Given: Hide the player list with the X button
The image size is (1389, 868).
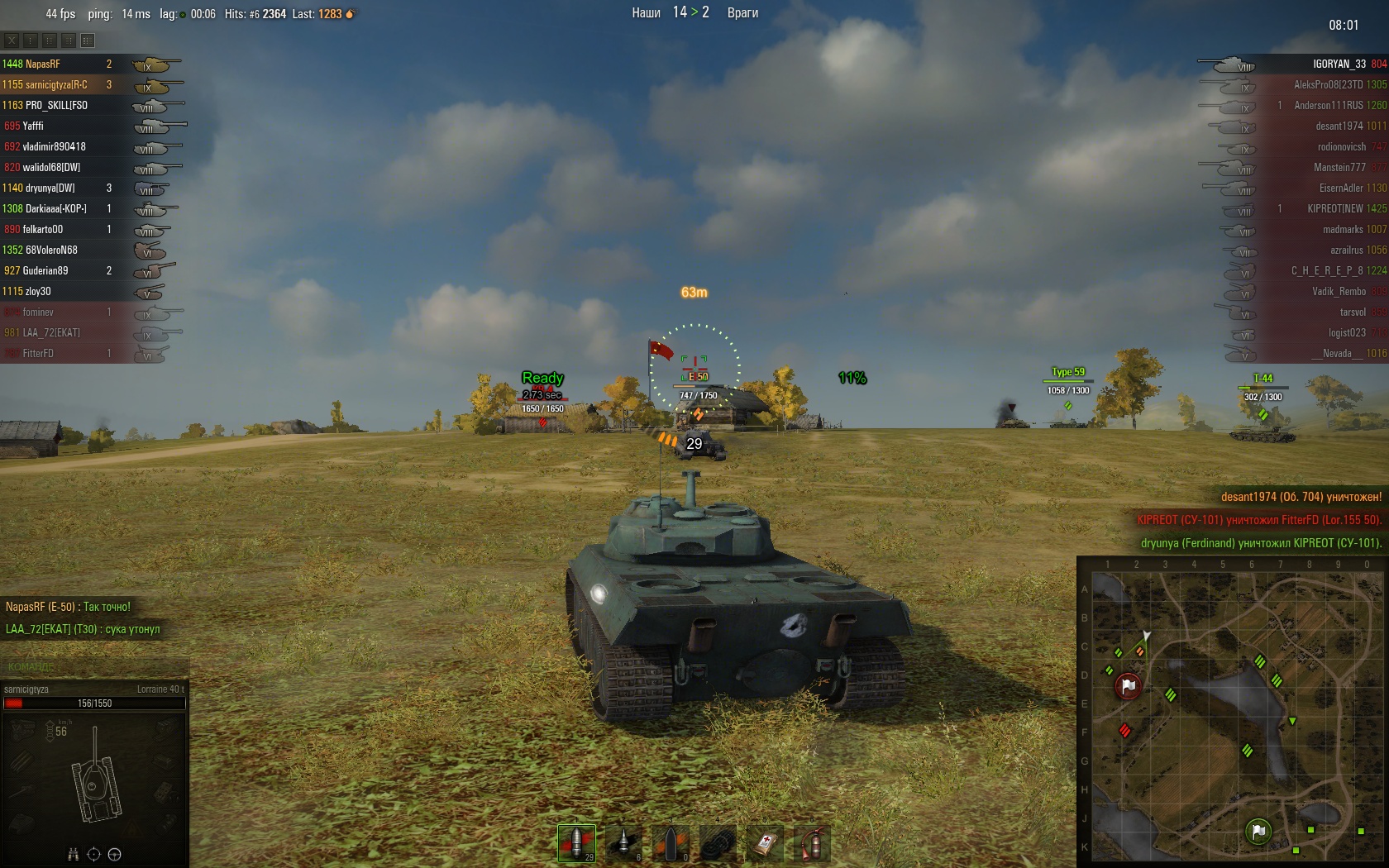Looking at the screenshot, I should pos(12,40).
